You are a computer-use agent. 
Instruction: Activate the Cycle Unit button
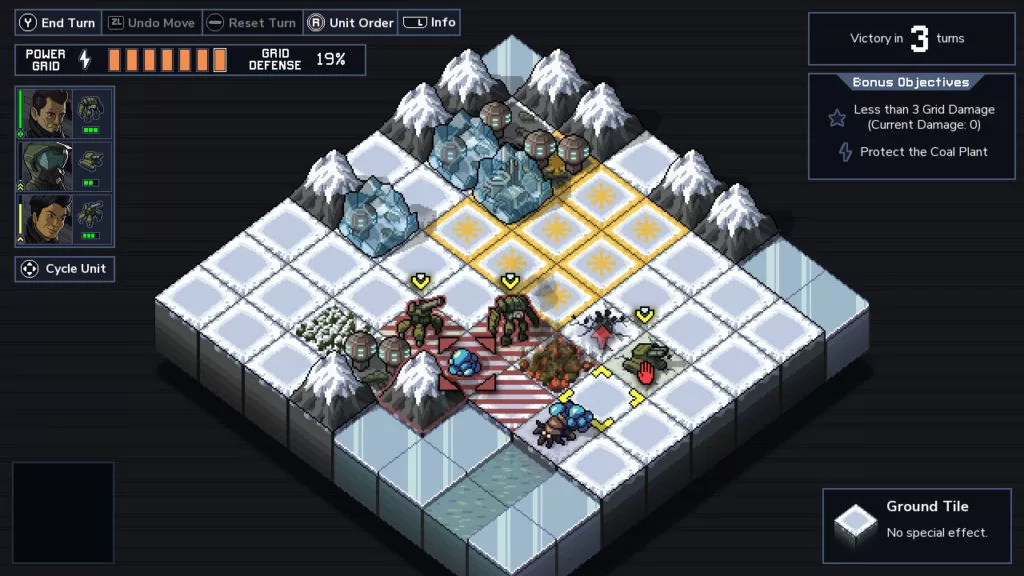(x=65, y=269)
